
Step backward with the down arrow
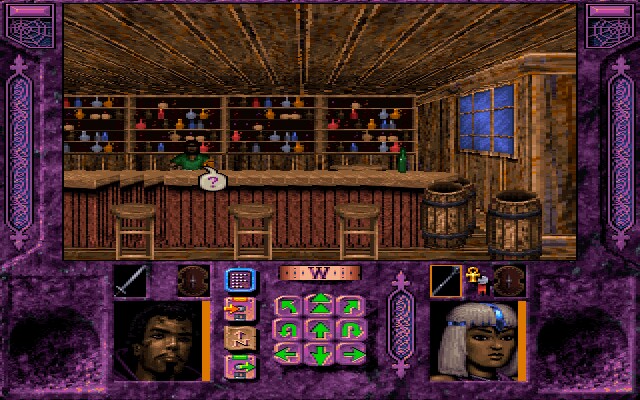(x=320, y=354)
